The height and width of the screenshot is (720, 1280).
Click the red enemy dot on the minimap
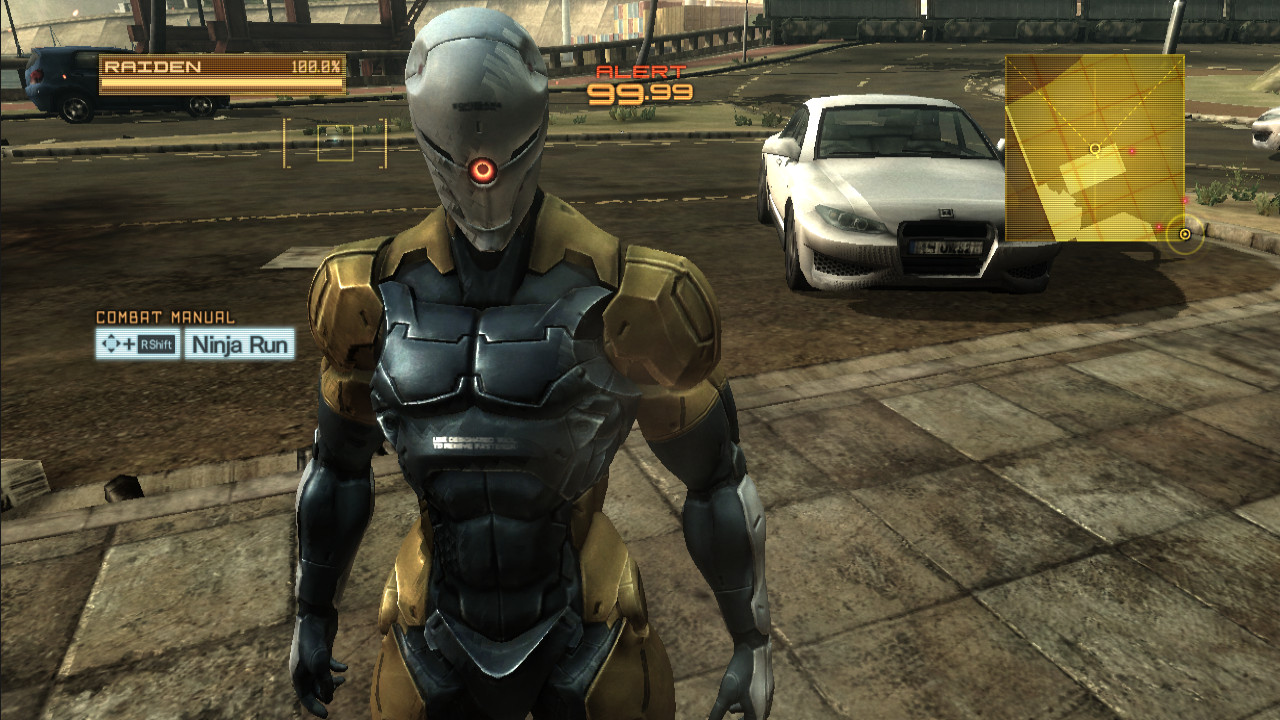[1132, 149]
